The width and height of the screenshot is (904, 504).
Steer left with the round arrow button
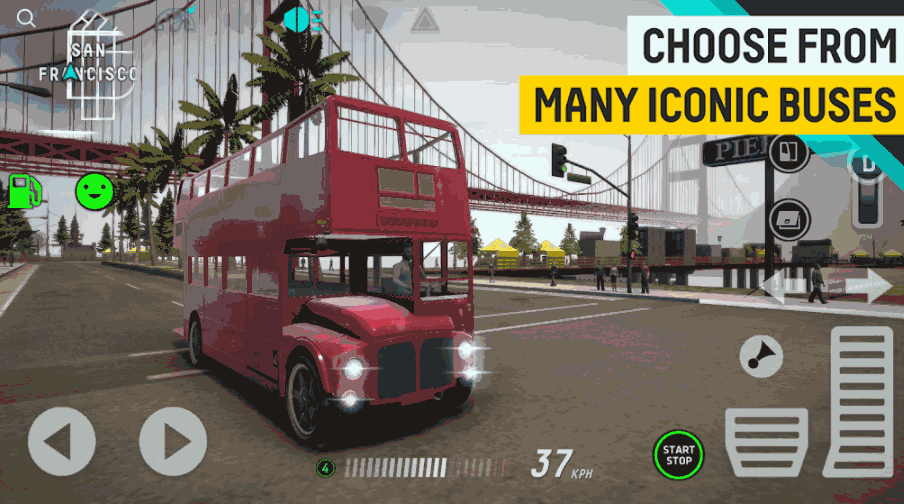point(62,441)
